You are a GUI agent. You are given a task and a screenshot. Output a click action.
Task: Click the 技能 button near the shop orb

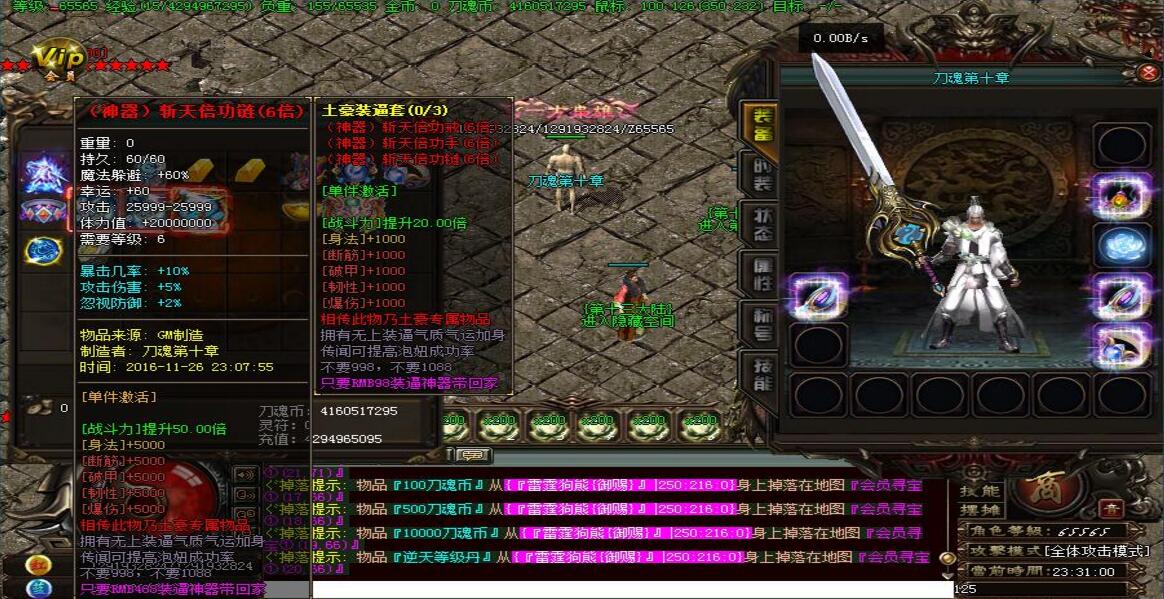pyautogui.click(x=979, y=491)
